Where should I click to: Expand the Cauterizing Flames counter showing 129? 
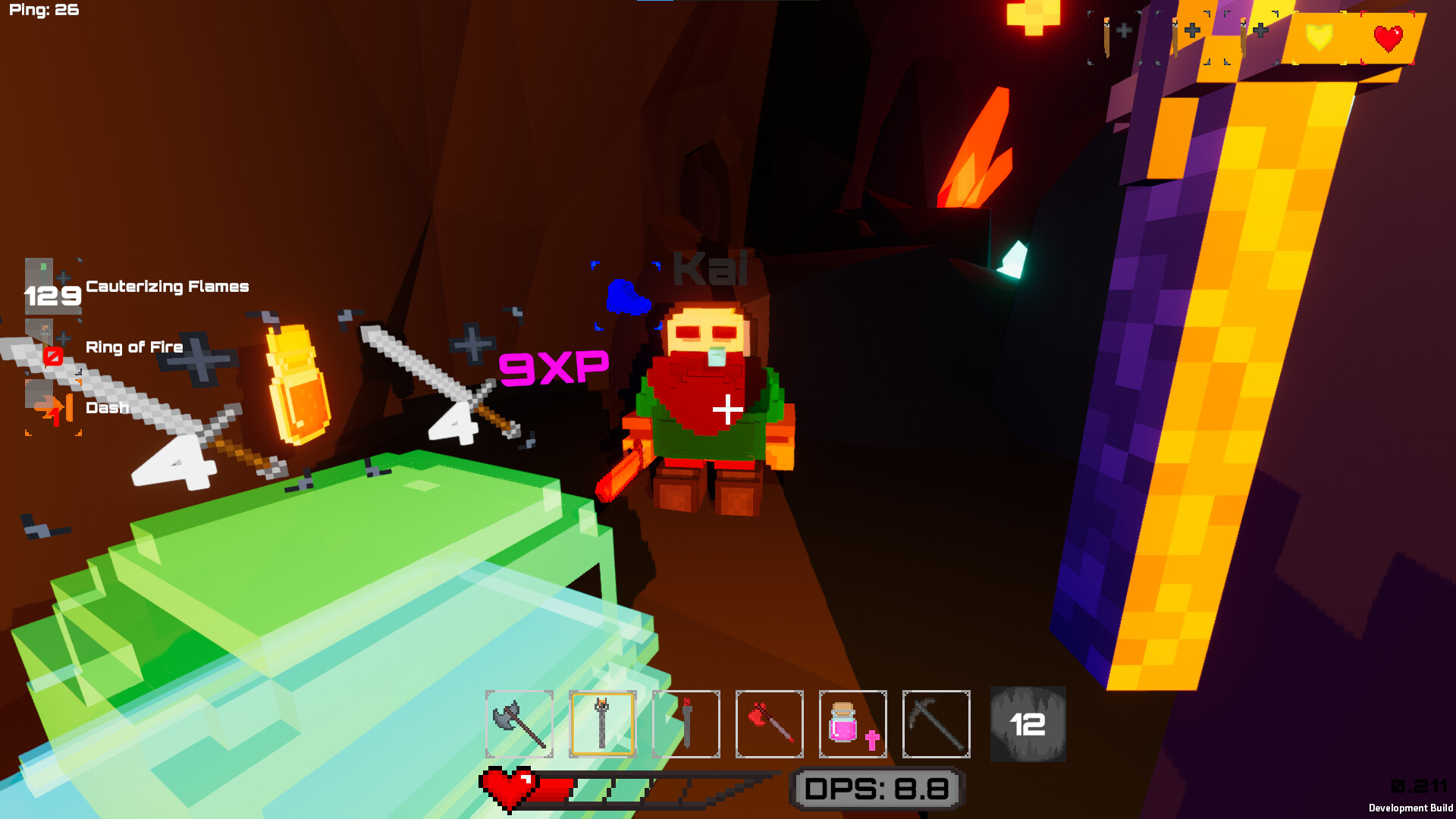(x=53, y=296)
